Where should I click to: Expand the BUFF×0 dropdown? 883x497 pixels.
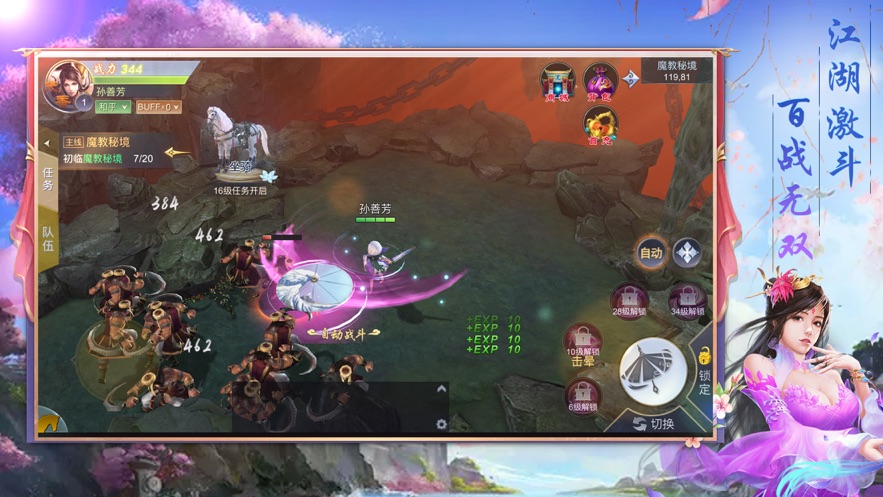(x=158, y=107)
